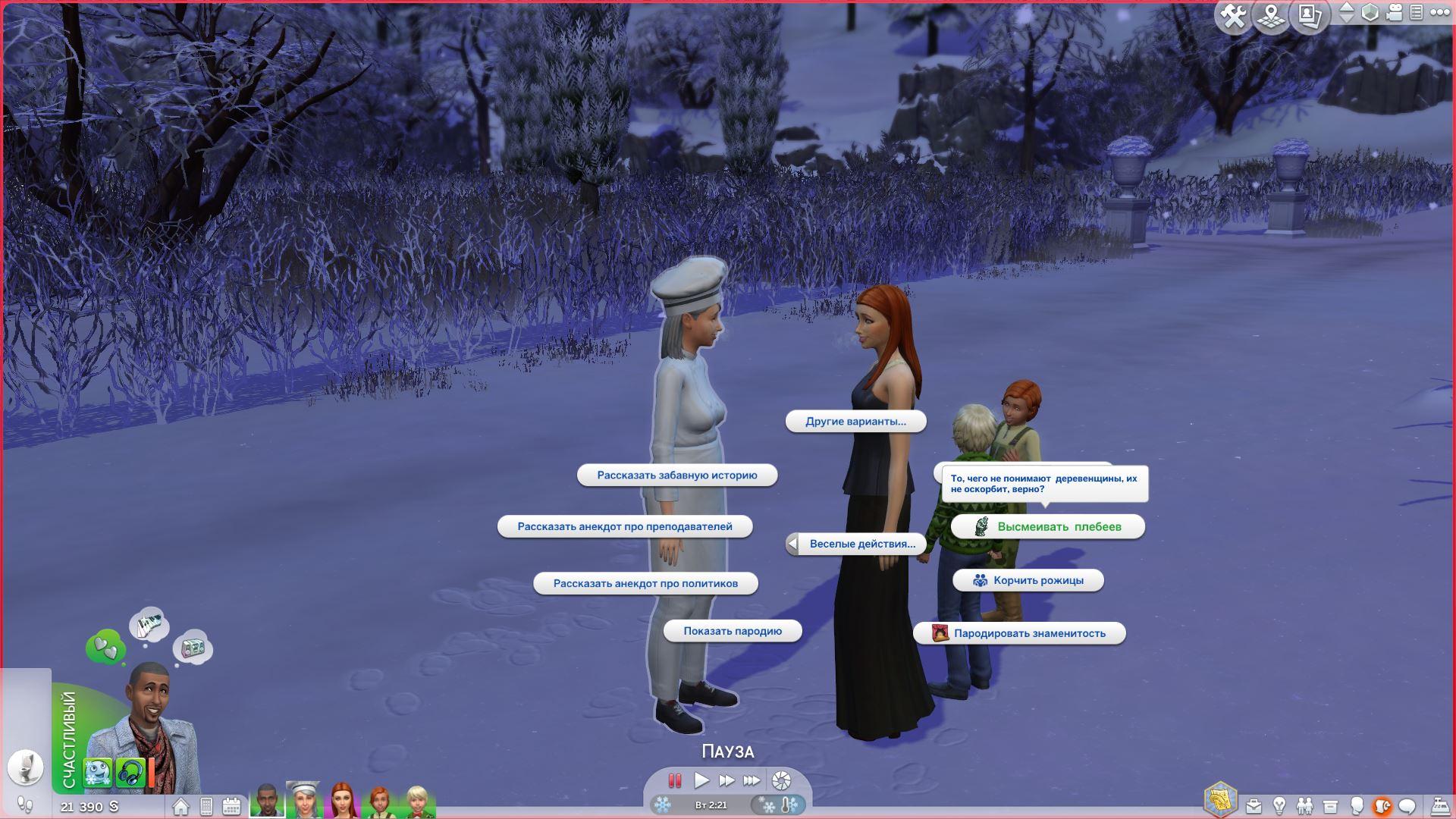Pick 'Рассказать анекдот про политиков' option
The width and height of the screenshot is (1456, 819).
(x=645, y=583)
